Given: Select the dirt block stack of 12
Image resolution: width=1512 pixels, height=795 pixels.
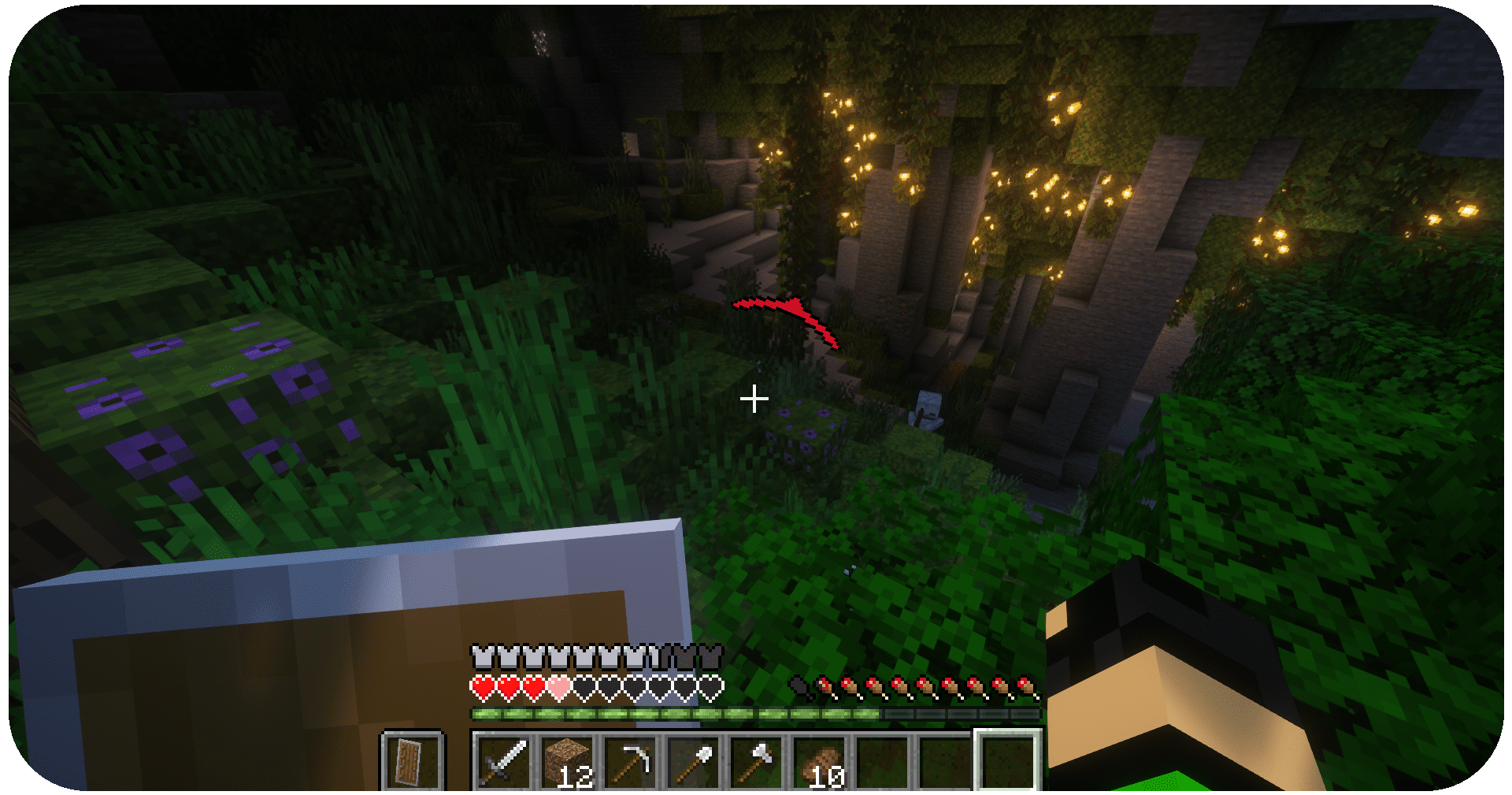Looking at the screenshot, I should [x=568, y=760].
